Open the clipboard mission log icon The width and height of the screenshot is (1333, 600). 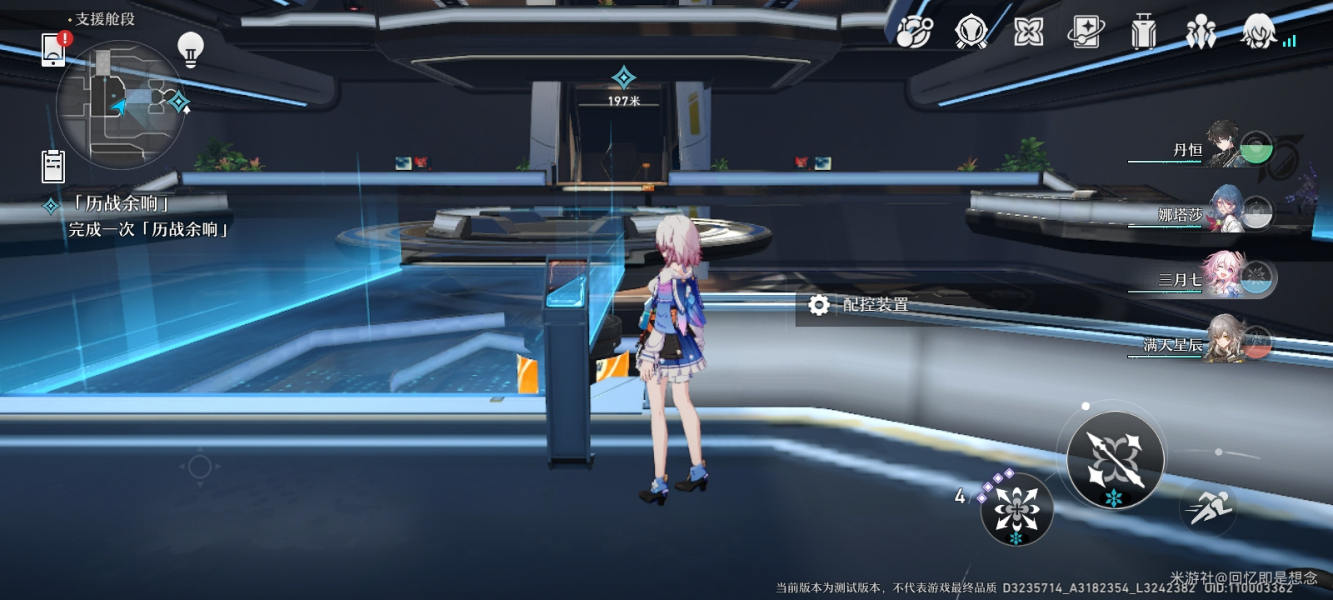53,164
